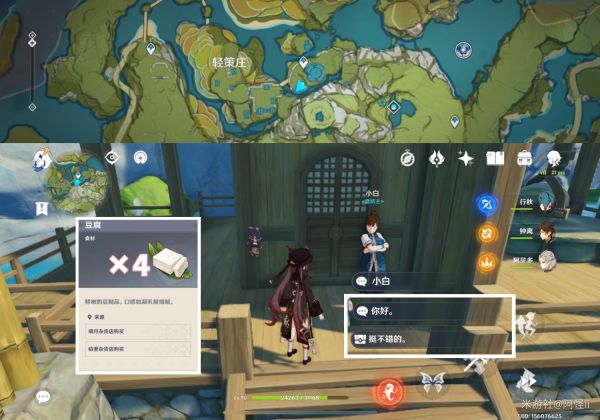Select the Statue of the Seven map marker
Screen dimensions: 600x420
pyautogui.click(x=463, y=49)
